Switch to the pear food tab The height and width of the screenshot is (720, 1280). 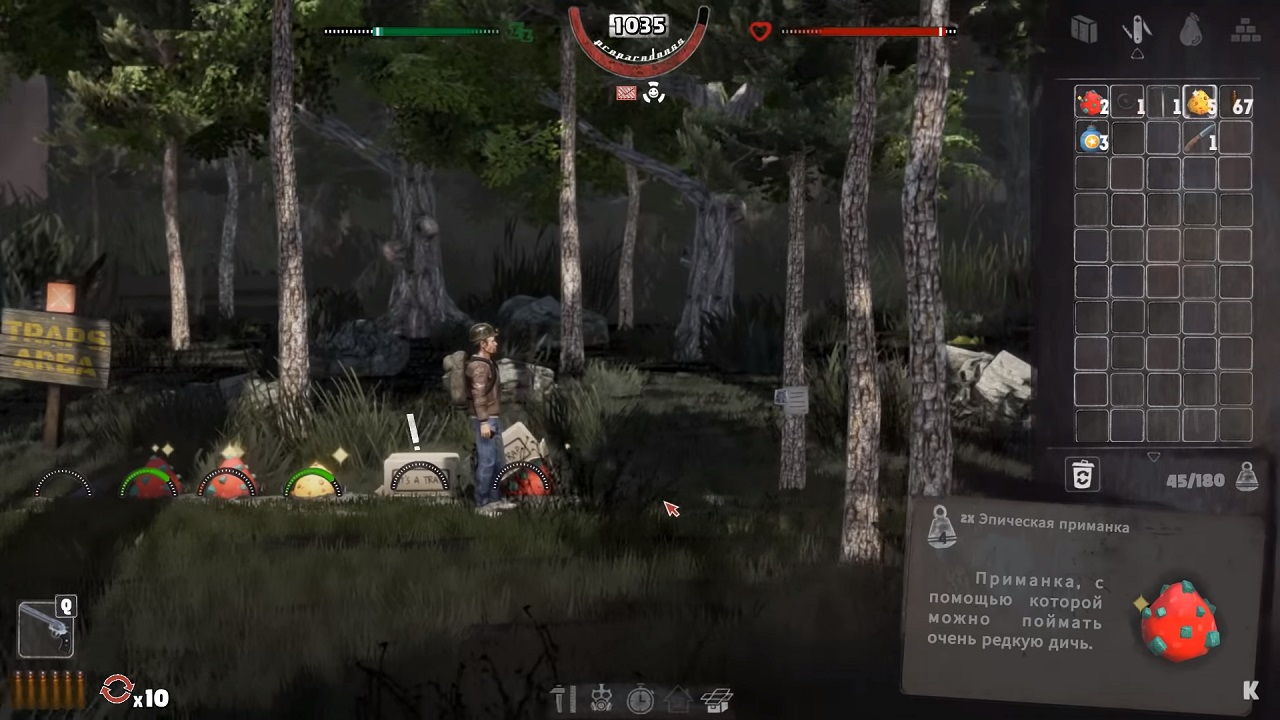[x=1190, y=30]
